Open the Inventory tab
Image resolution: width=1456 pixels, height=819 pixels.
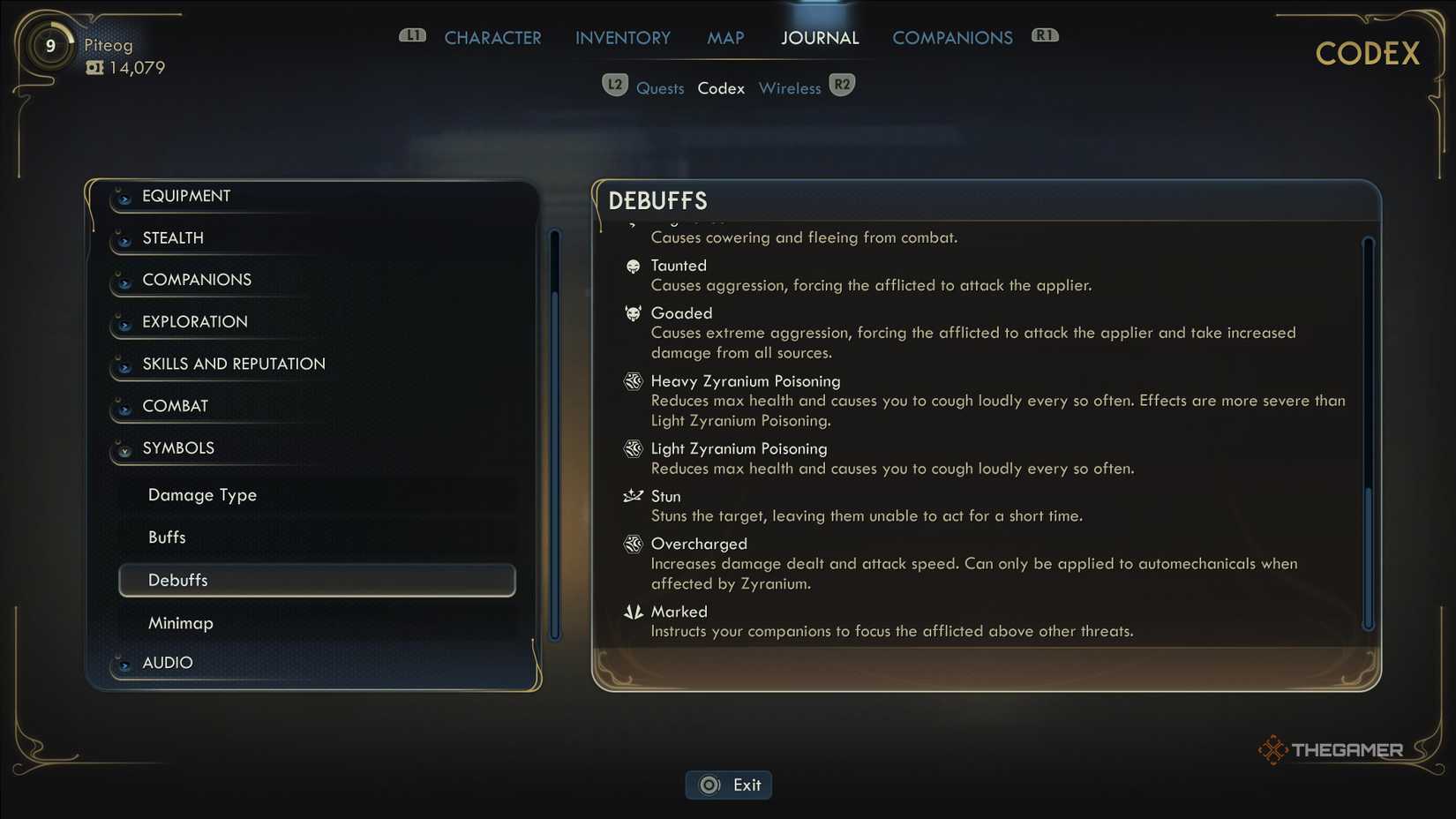click(x=622, y=38)
